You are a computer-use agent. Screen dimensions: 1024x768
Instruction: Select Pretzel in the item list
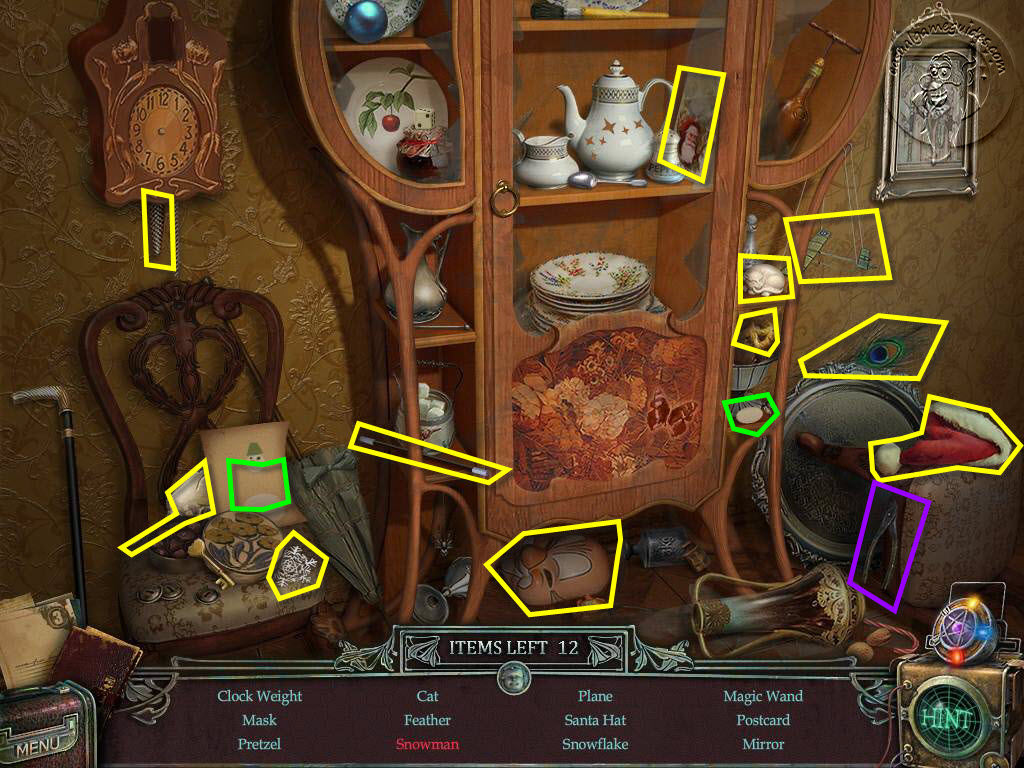click(259, 744)
